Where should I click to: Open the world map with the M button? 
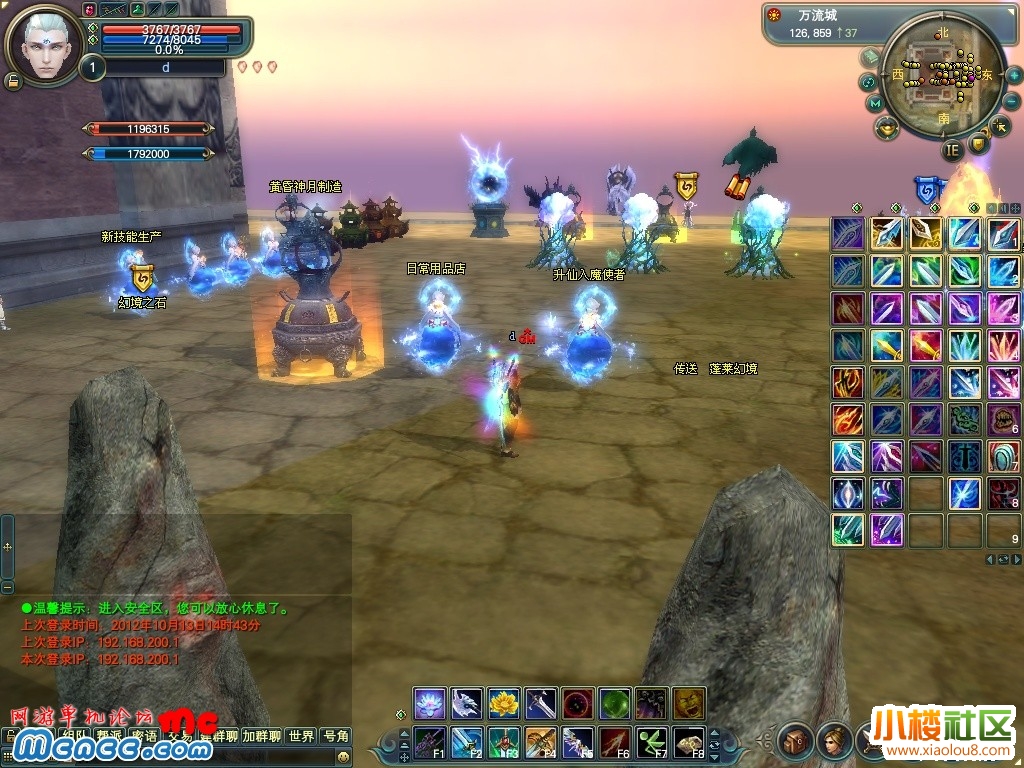(x=875, y=103)
